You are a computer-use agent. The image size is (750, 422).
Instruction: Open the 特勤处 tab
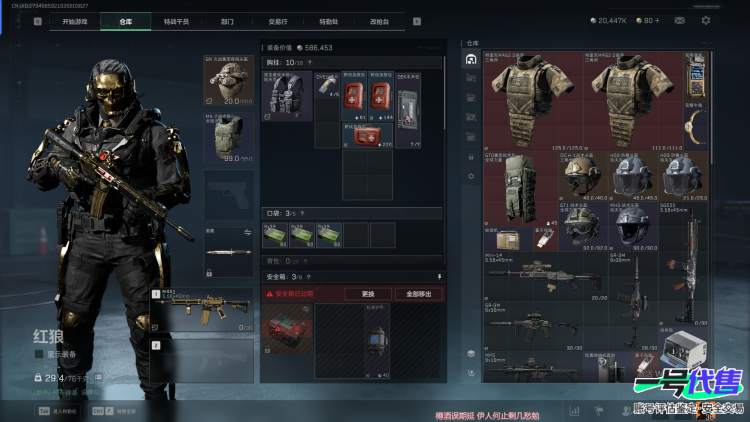coord(328,20)
